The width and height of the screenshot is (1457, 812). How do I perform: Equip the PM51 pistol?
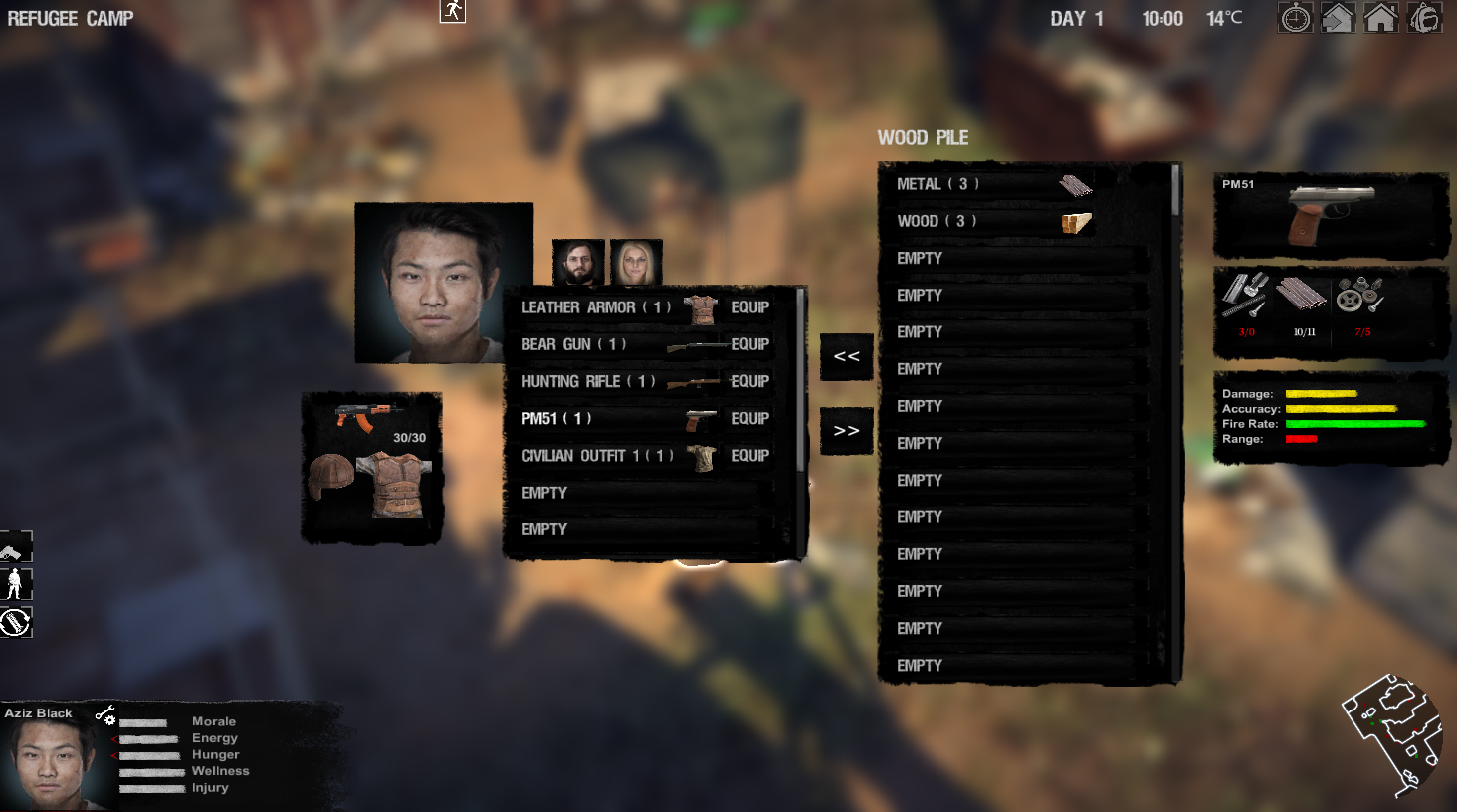click(x=750, y=418)
